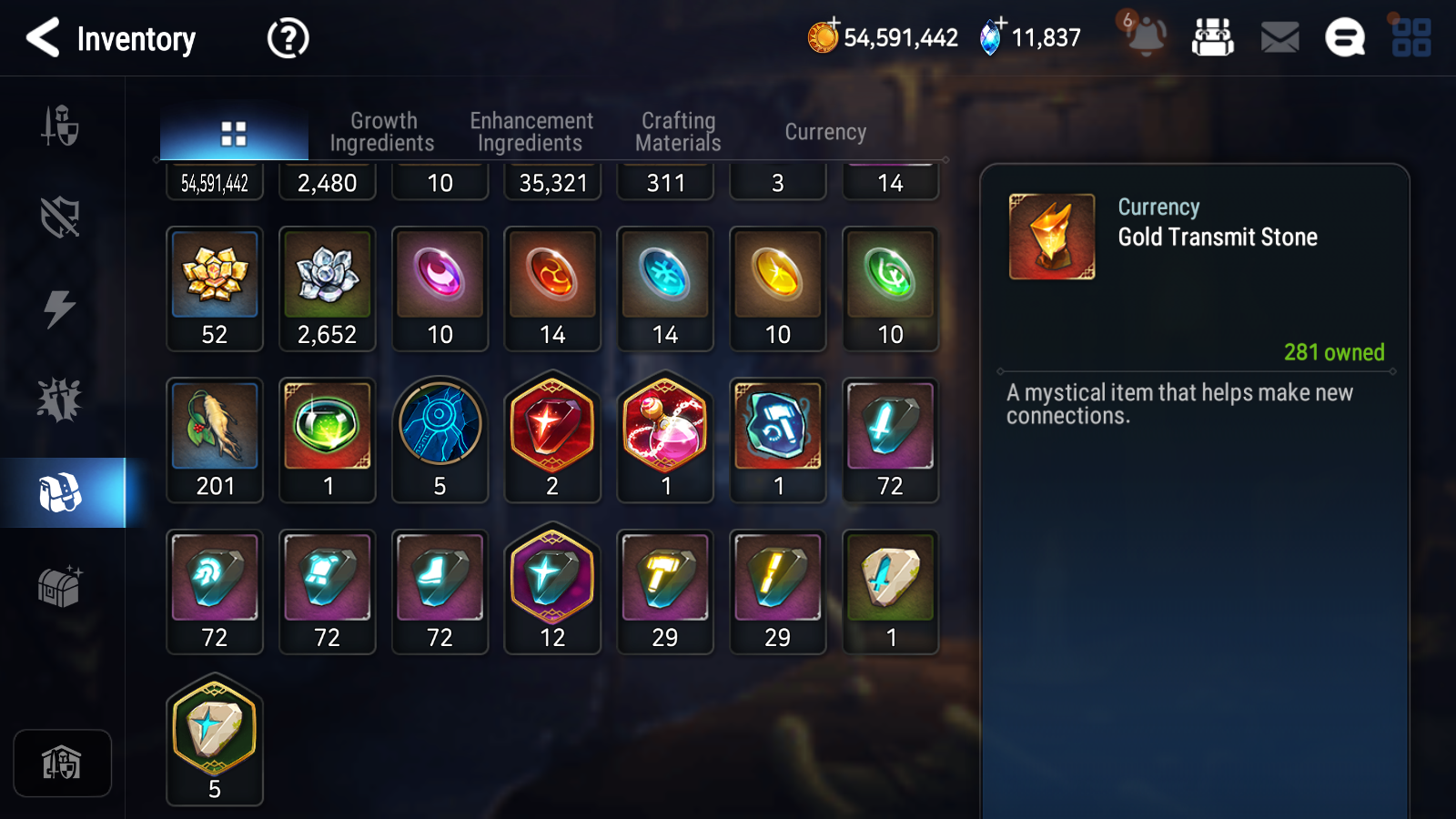Switch to the Crafting Materials tab
The width and height of the screenshot is (1456, 819).
(678, 131)
